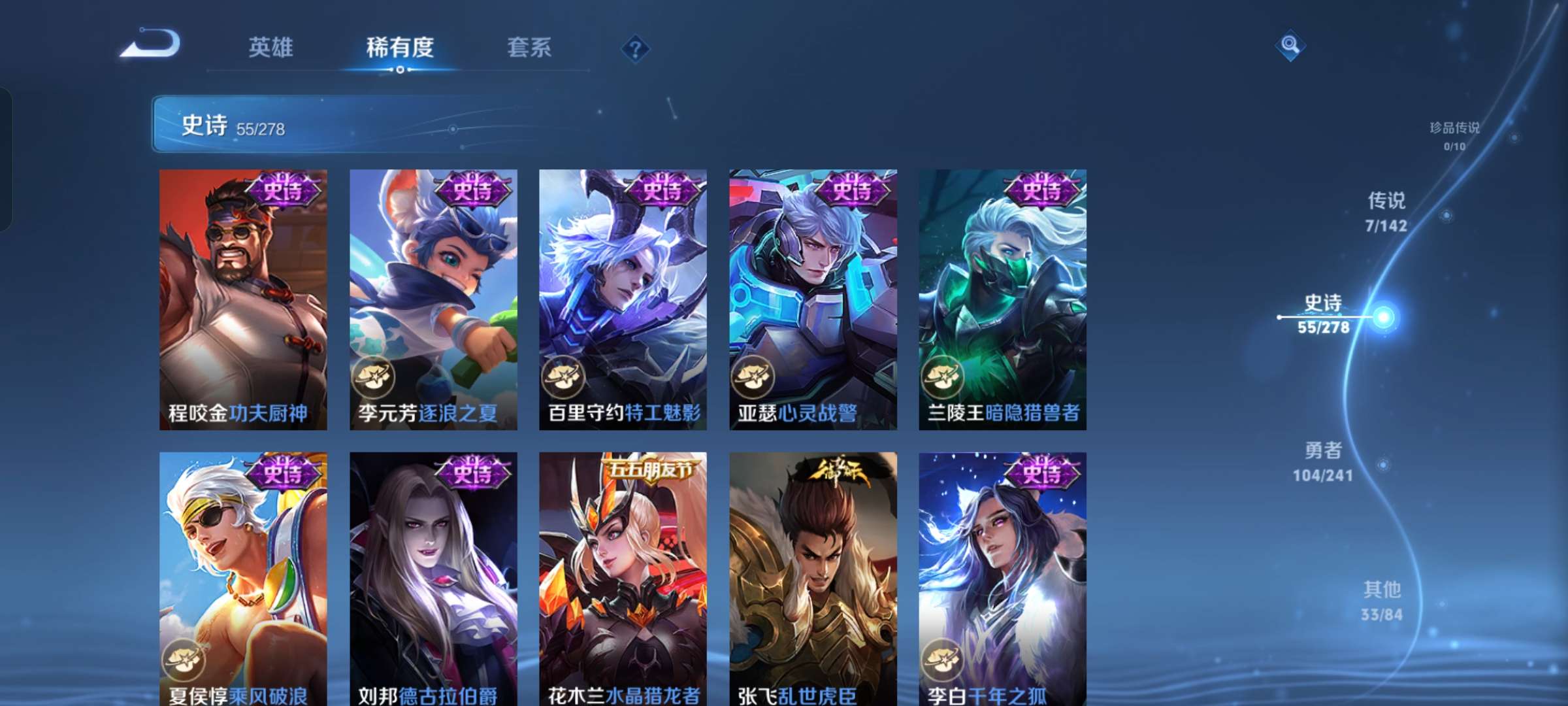Switch to the 英雄 tab
Viewport: 1568px width, 706px height.
[x=270, y=48]
